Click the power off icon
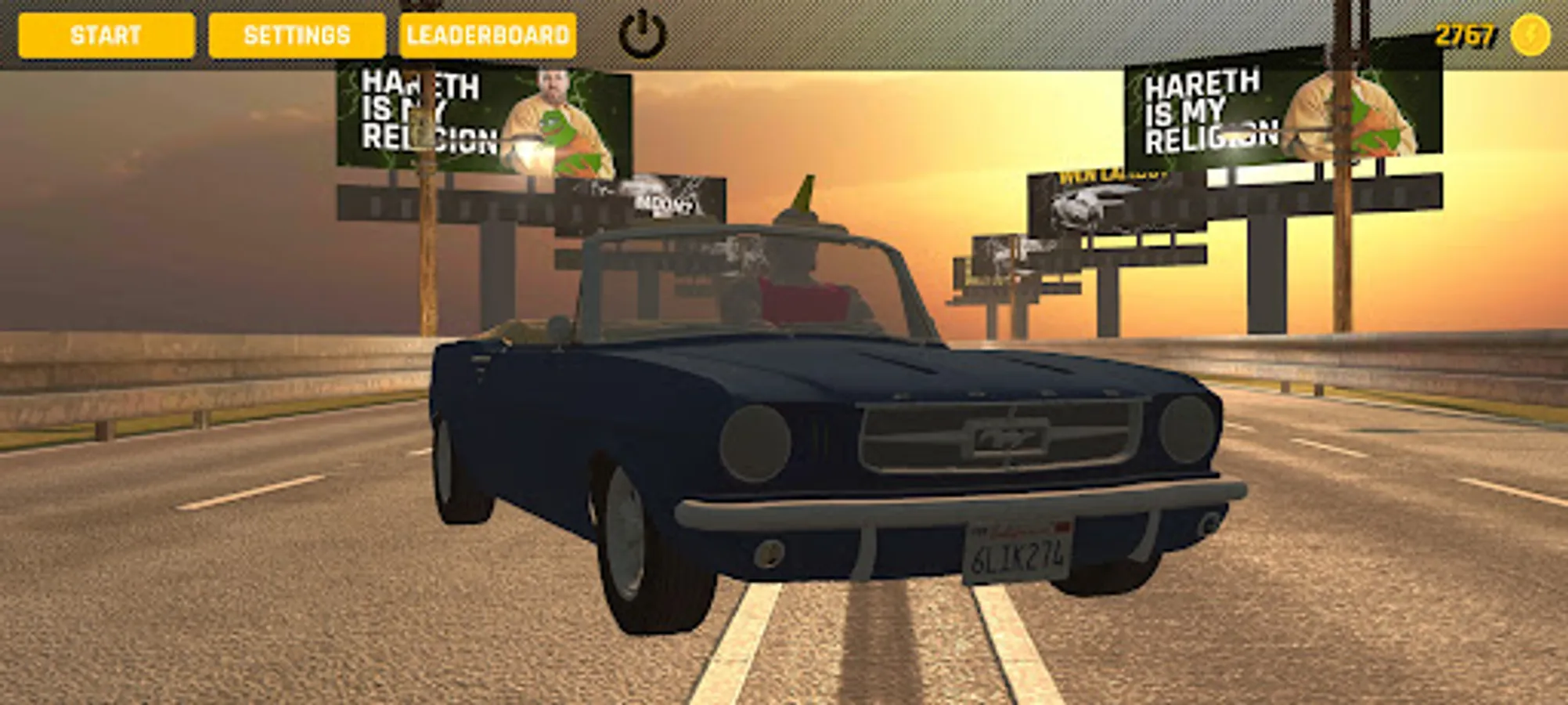 click(643, 33)
